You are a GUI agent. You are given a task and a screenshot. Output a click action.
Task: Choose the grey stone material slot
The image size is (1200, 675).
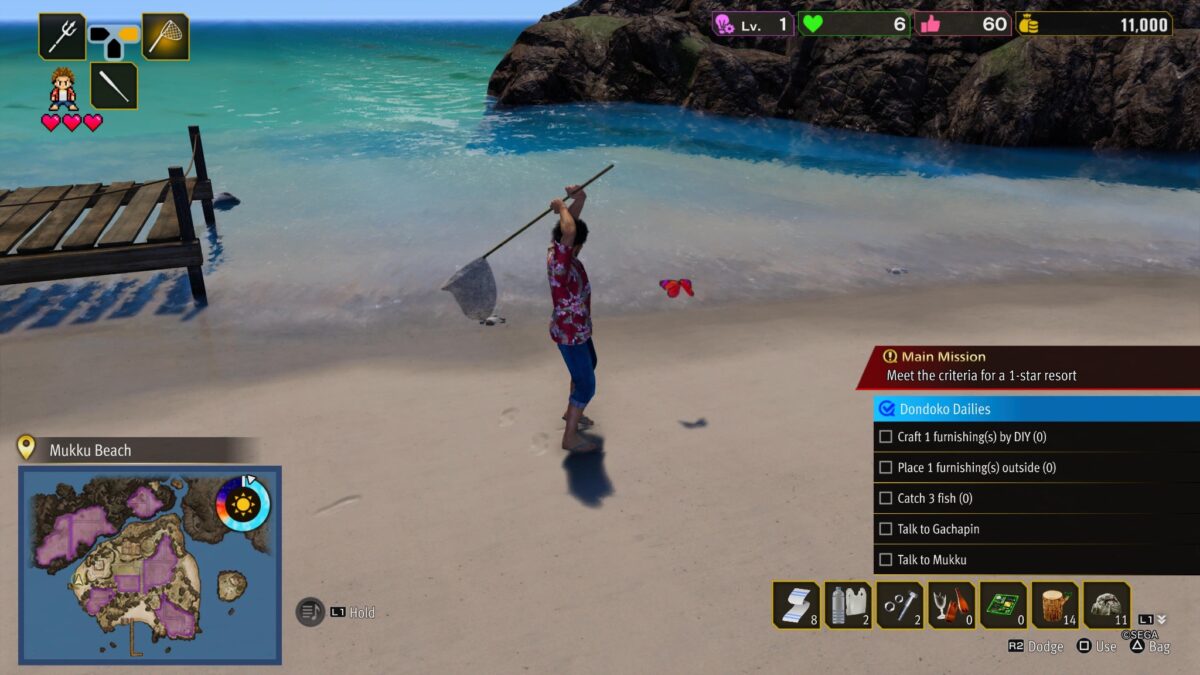coord(1107,605)
